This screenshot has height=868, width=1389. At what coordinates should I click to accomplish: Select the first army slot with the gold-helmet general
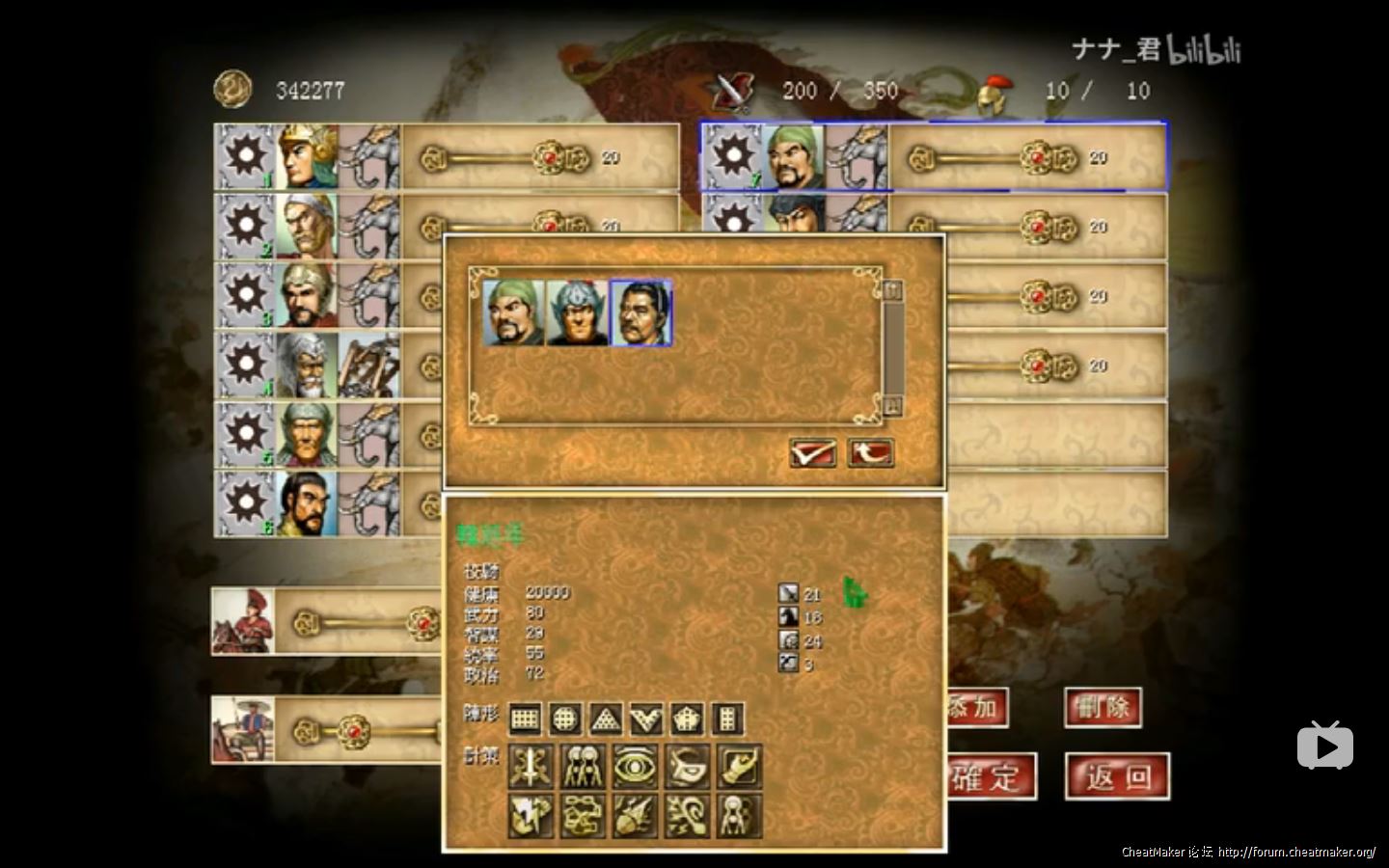(x=307, y=156)
